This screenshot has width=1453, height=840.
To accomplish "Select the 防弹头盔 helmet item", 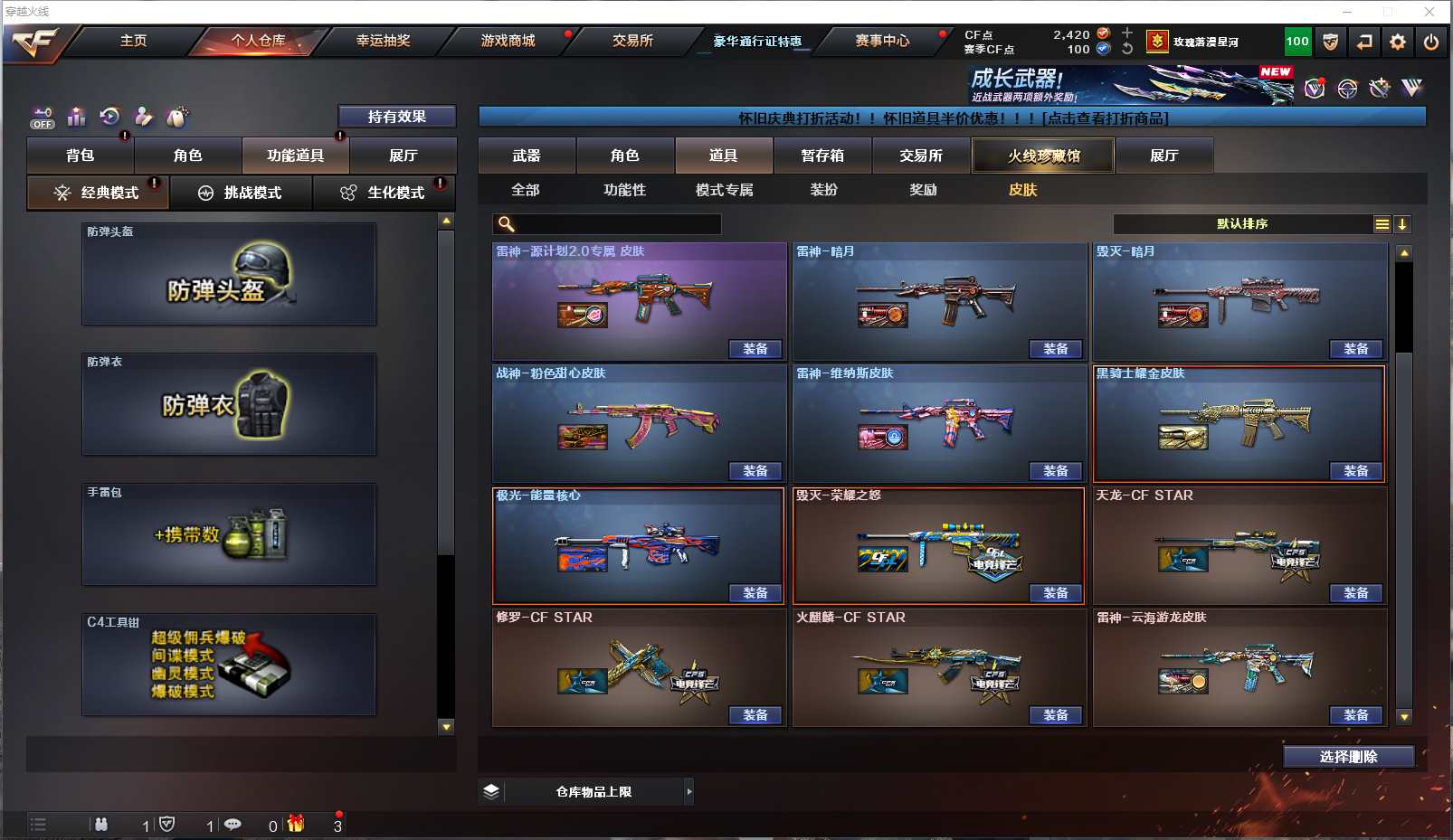I will (229, 274).
